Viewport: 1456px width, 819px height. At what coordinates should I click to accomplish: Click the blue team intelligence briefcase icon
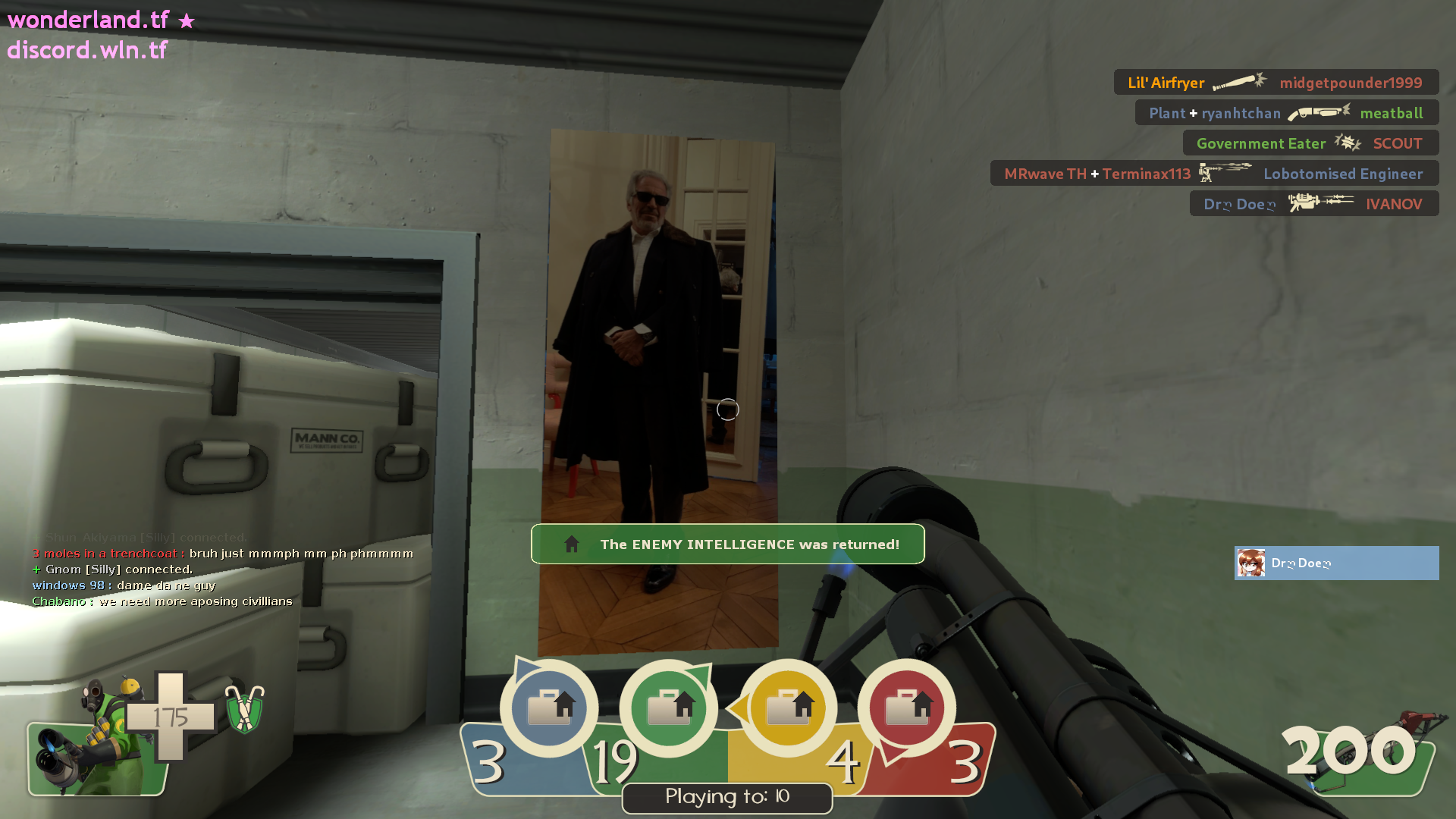point(549,708)
